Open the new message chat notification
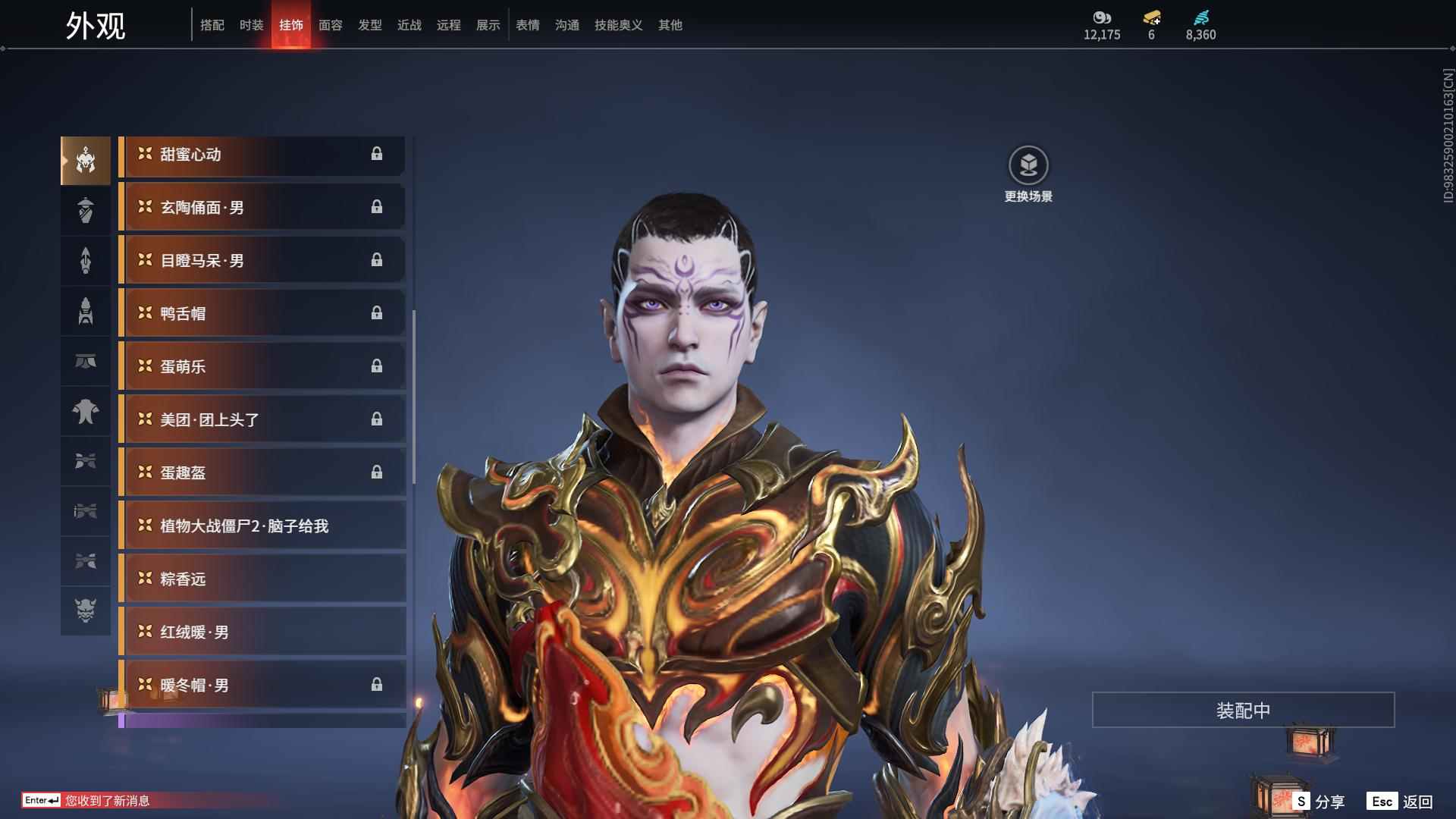1456x819 pixels. (106, 801)
